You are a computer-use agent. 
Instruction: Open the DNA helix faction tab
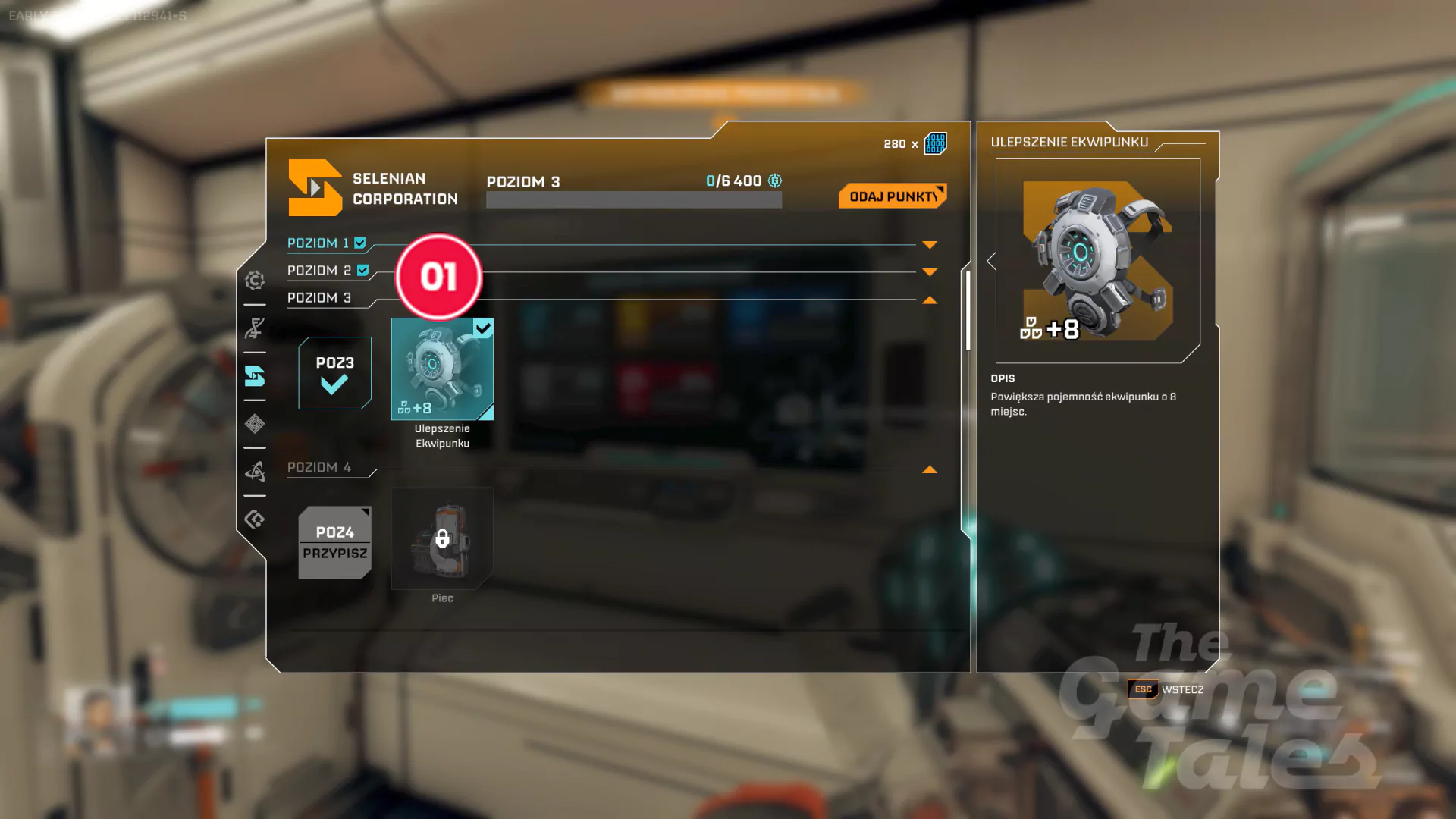255,328
